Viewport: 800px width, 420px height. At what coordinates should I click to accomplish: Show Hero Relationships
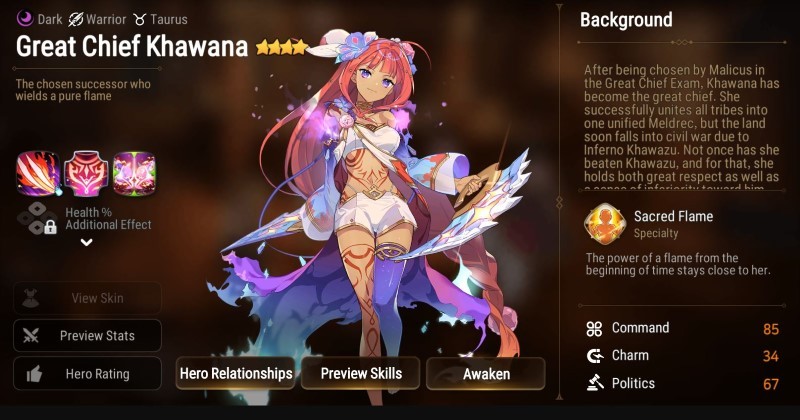pyautogui.click(x=236, y=373)
